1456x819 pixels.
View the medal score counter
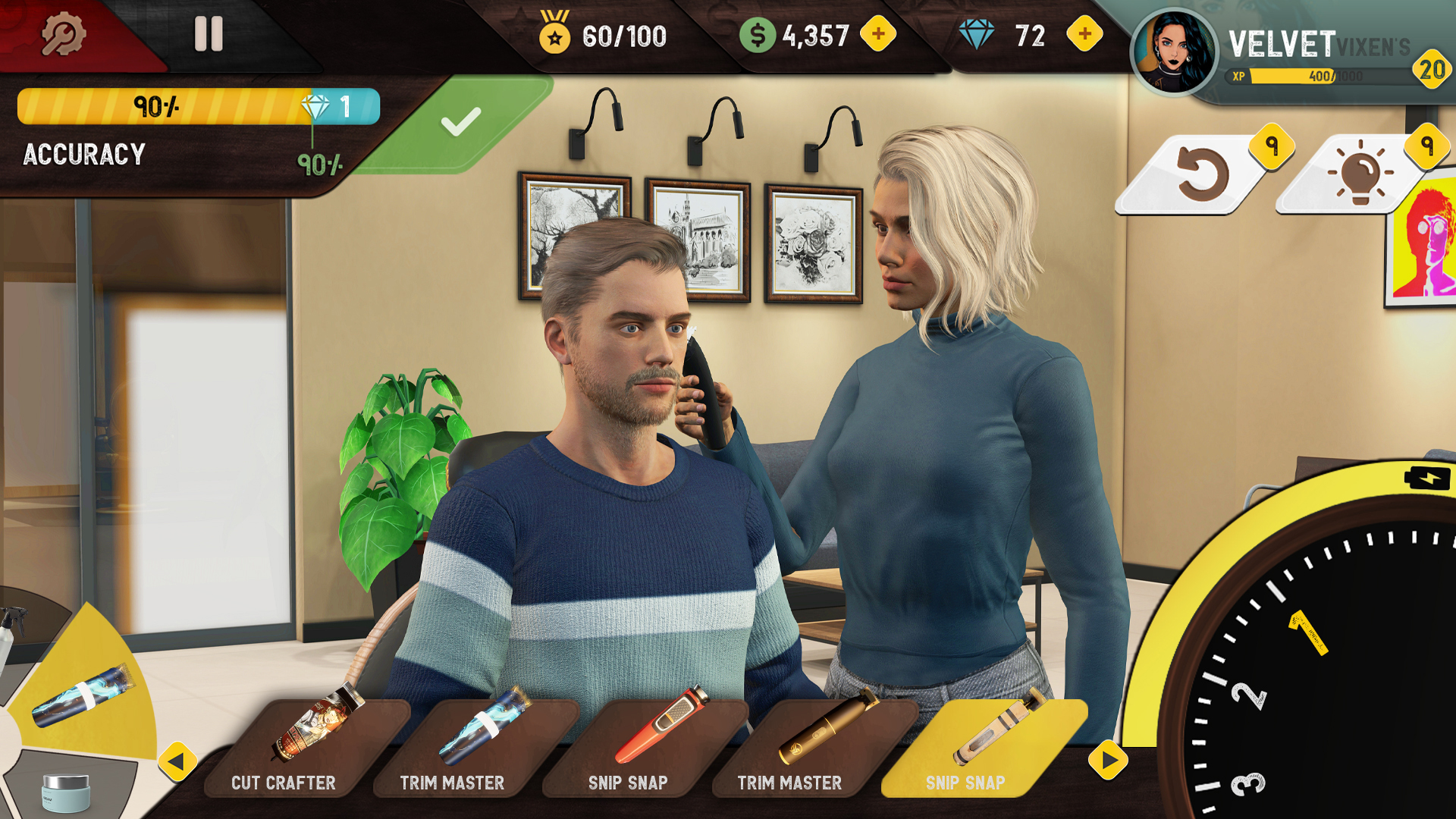(599, 34)
